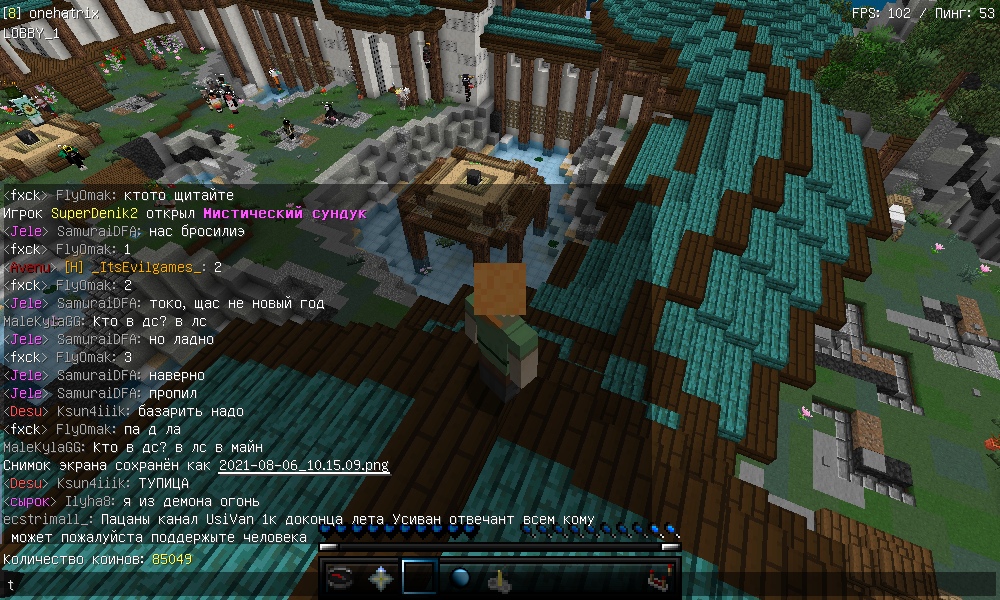Select the redstone comparator hotbar slot
The height and width of the screenshot is (600, 1000).
(x=658, y=578)
